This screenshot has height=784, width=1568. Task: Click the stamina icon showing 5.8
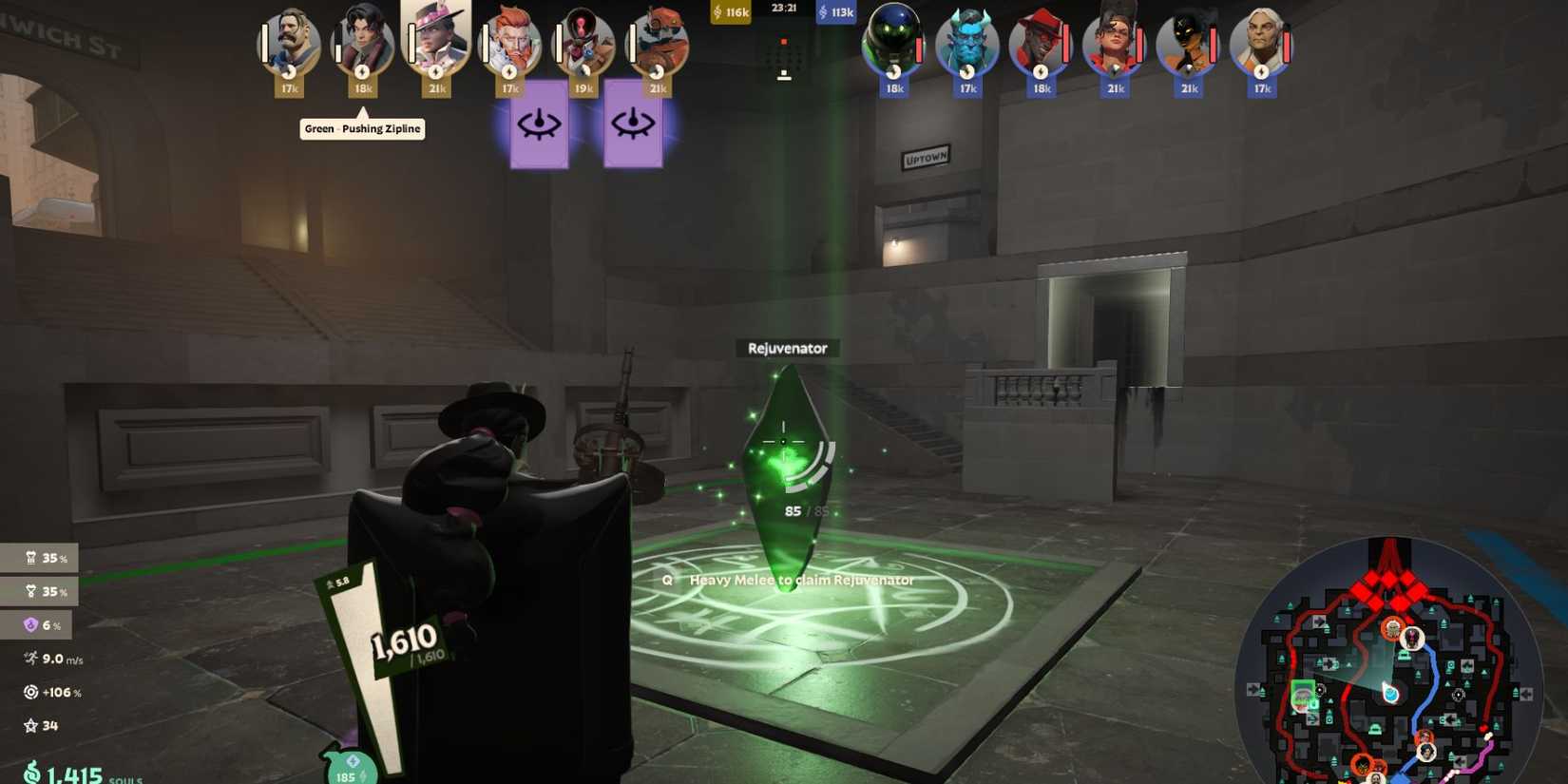coord(331,583)
